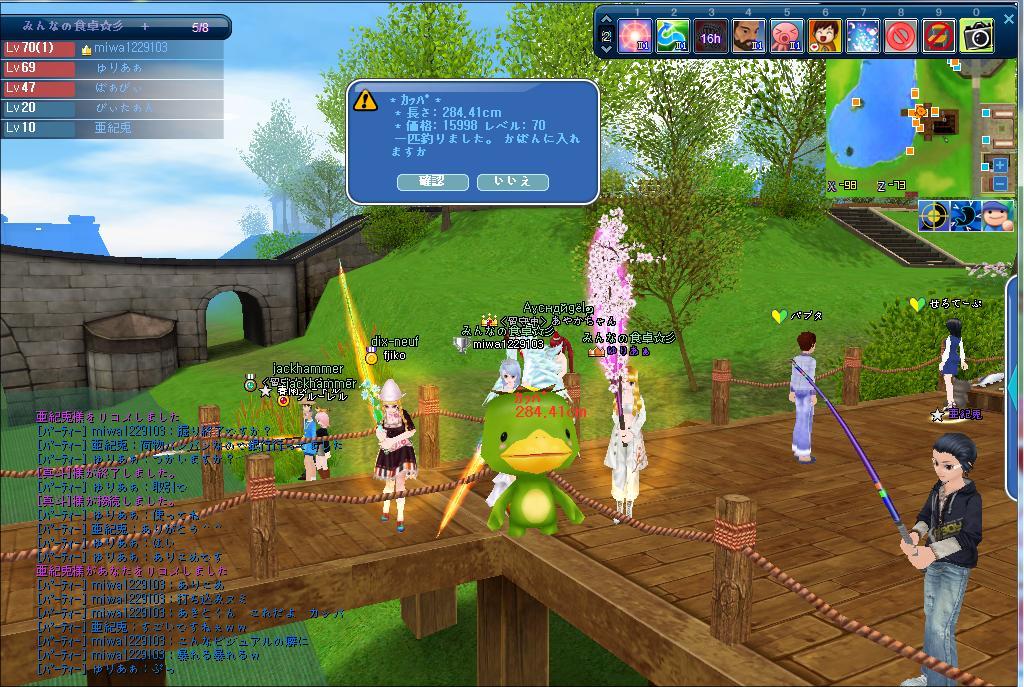Image resolution: width=1024 pixels, height=687 pixels.
Task: Decline with the いいえ button
Action: [x=512, y=181]
